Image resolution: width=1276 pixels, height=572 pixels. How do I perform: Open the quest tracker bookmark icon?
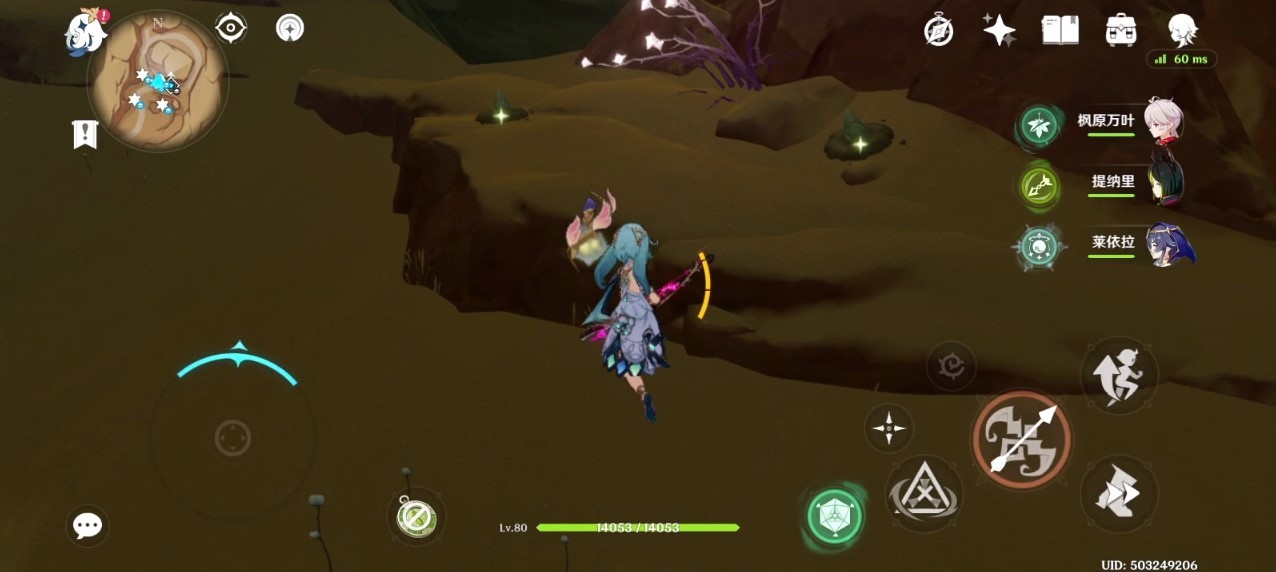(85, 134)
